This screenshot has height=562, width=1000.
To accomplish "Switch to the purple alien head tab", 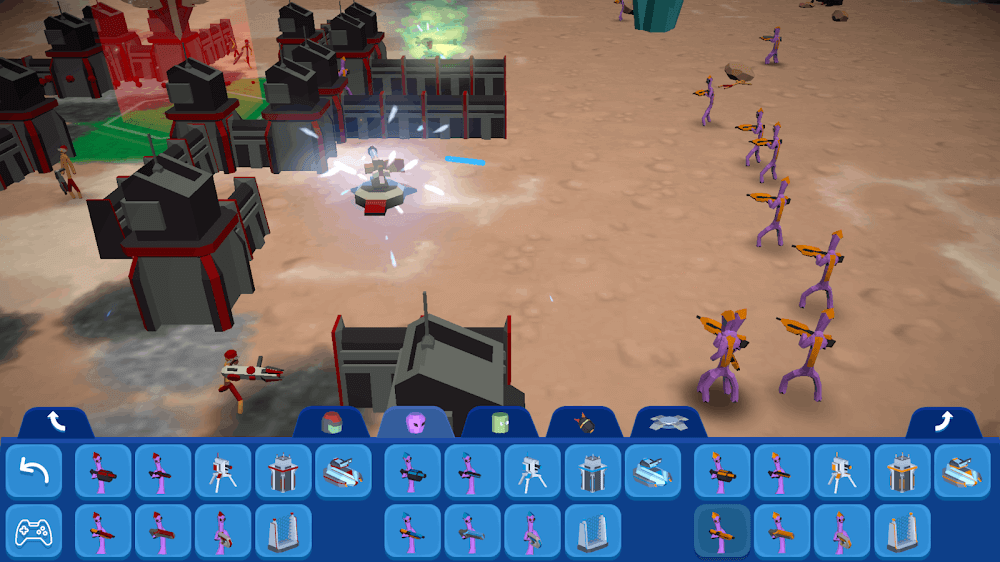I will click(x=416, y=423).
